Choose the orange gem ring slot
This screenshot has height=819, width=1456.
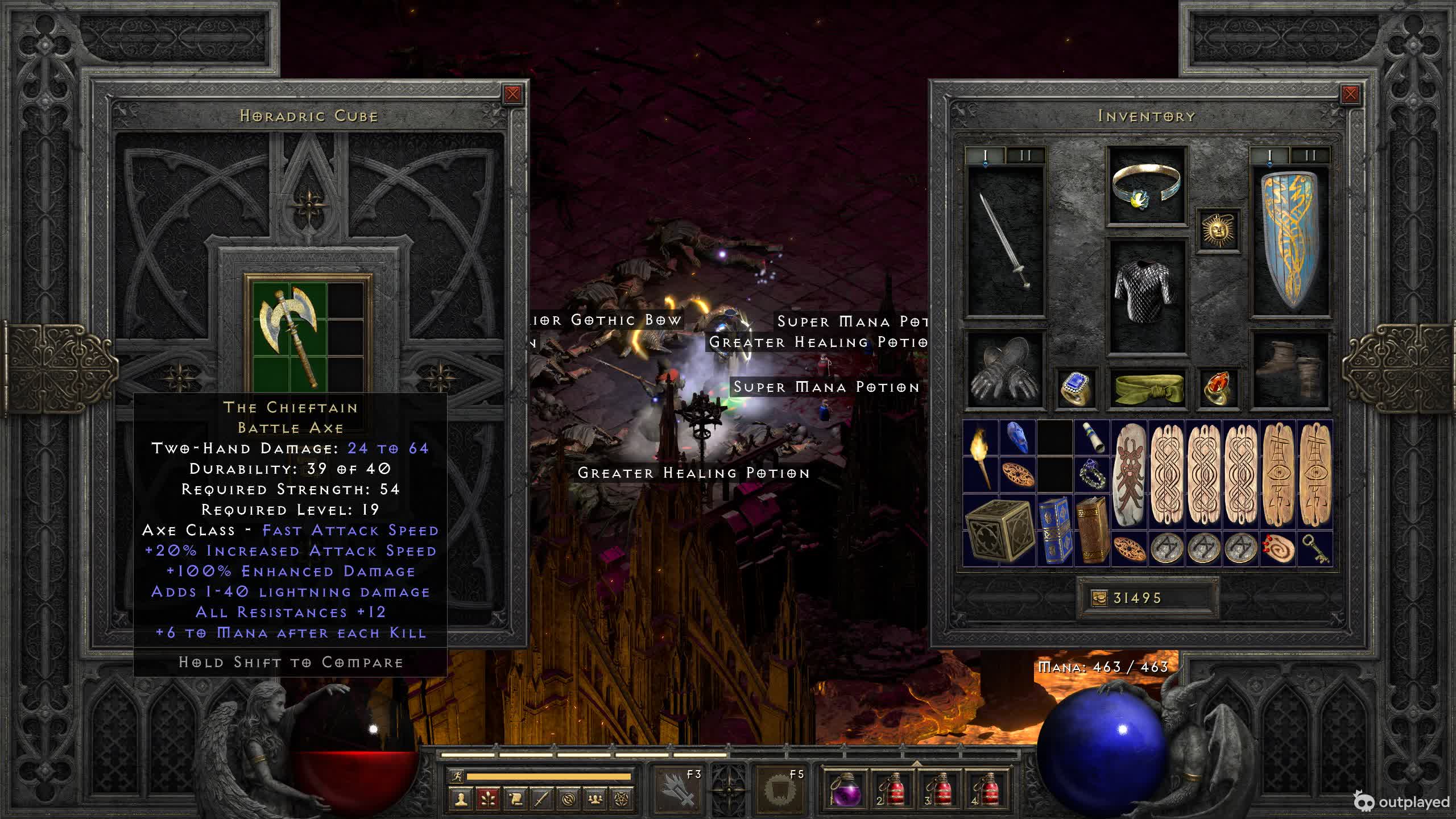(x=1218, y=389)
